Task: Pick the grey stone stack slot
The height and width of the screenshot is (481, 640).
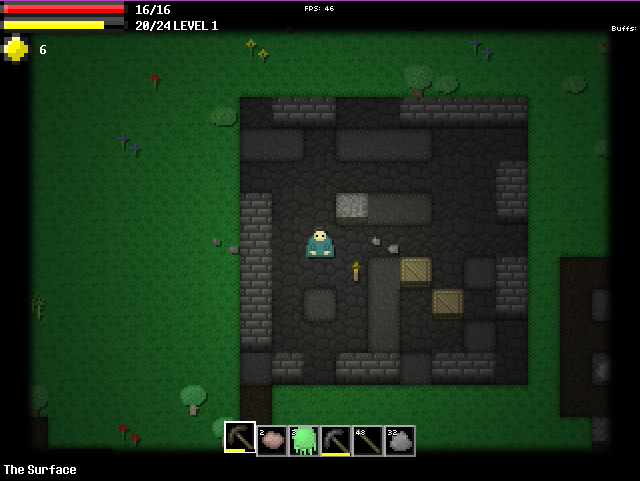Action: (x=400, y=440)
